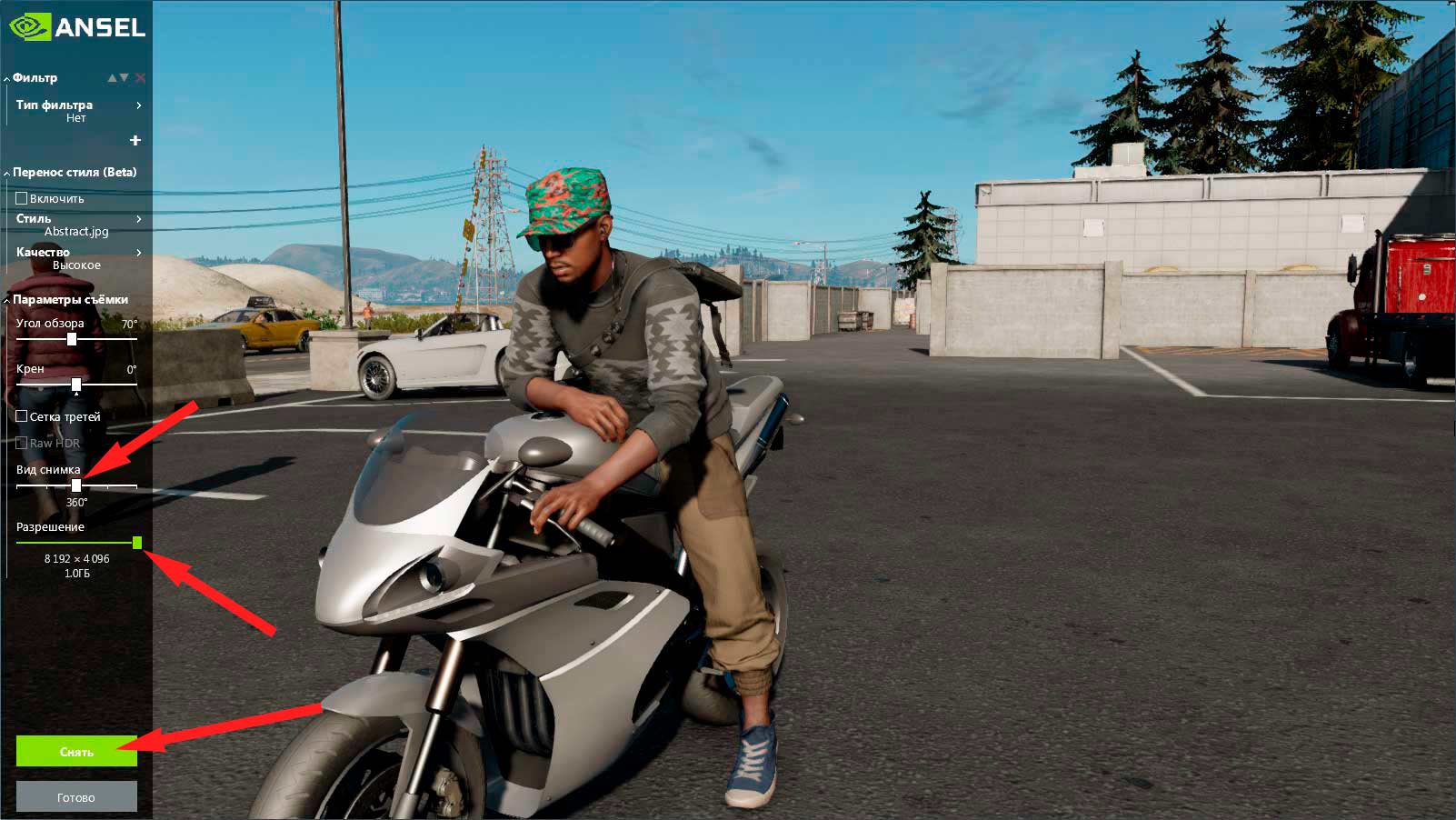The width and height of the screenshot is (1456, 820).
Task: Click the up arrow in the Фильтр section
Action: (113, 77)
